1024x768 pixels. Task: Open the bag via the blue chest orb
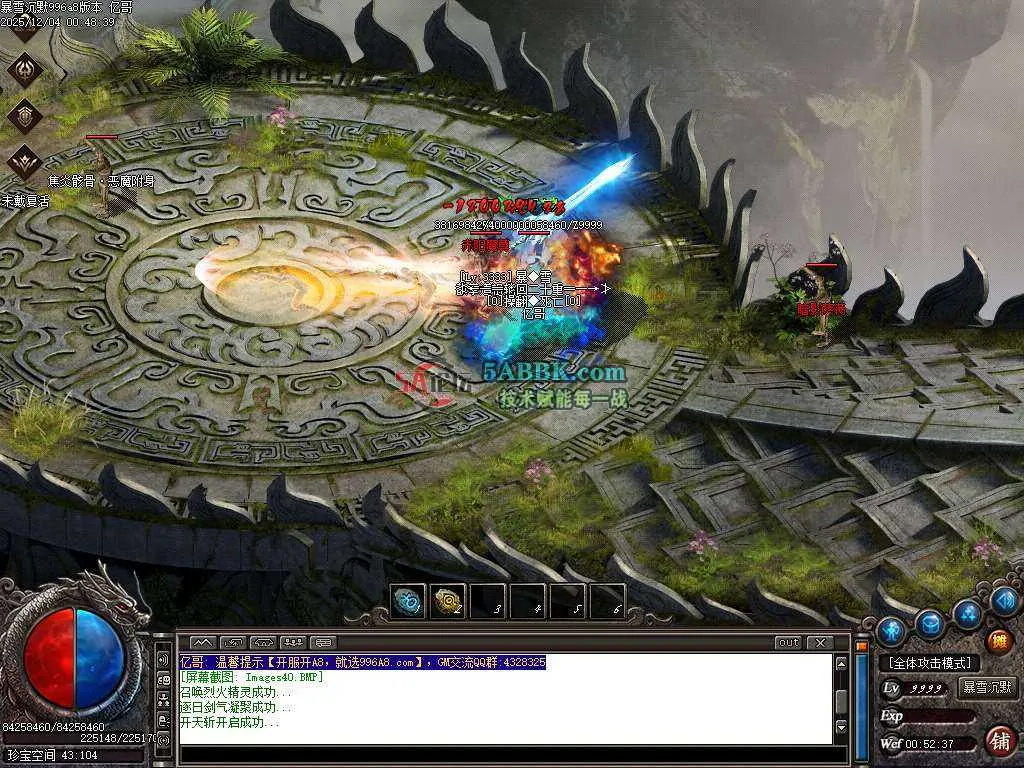pos(931,624)
